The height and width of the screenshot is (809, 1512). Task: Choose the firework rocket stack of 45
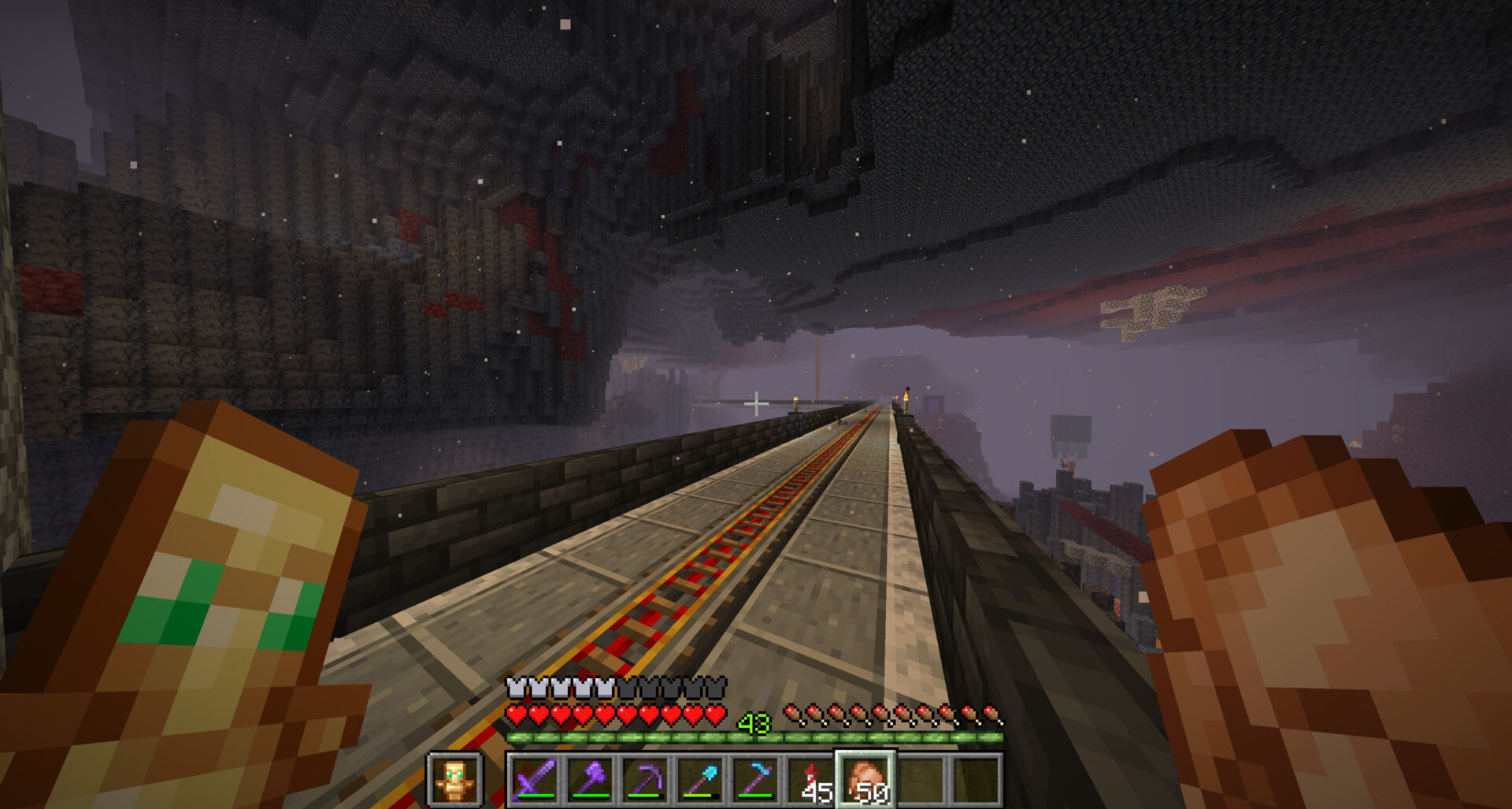[811, 780]
